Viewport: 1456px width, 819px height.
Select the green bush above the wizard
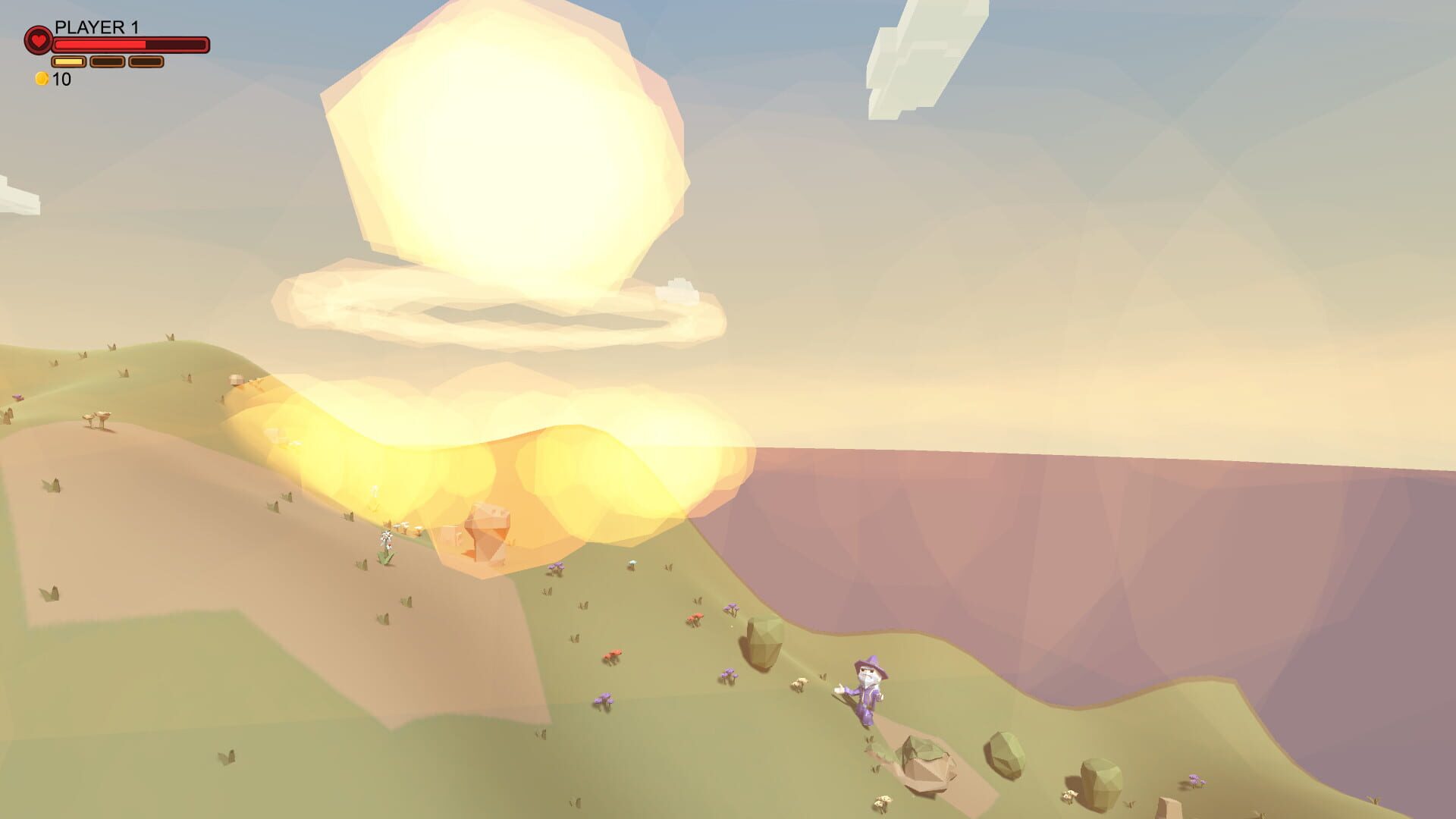click(x=763, y=642)
